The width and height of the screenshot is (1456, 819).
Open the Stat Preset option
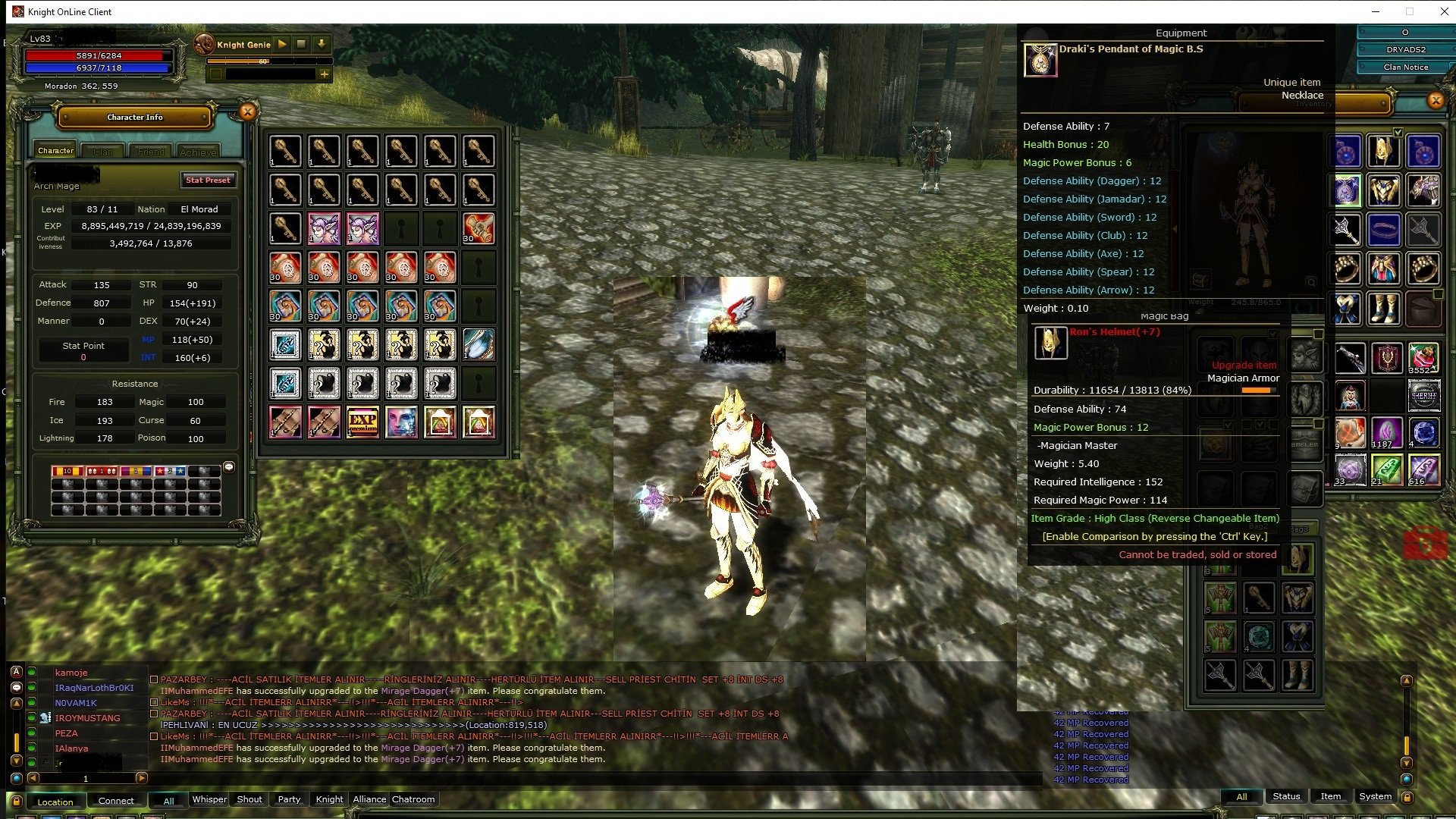[x=208, y=180]
